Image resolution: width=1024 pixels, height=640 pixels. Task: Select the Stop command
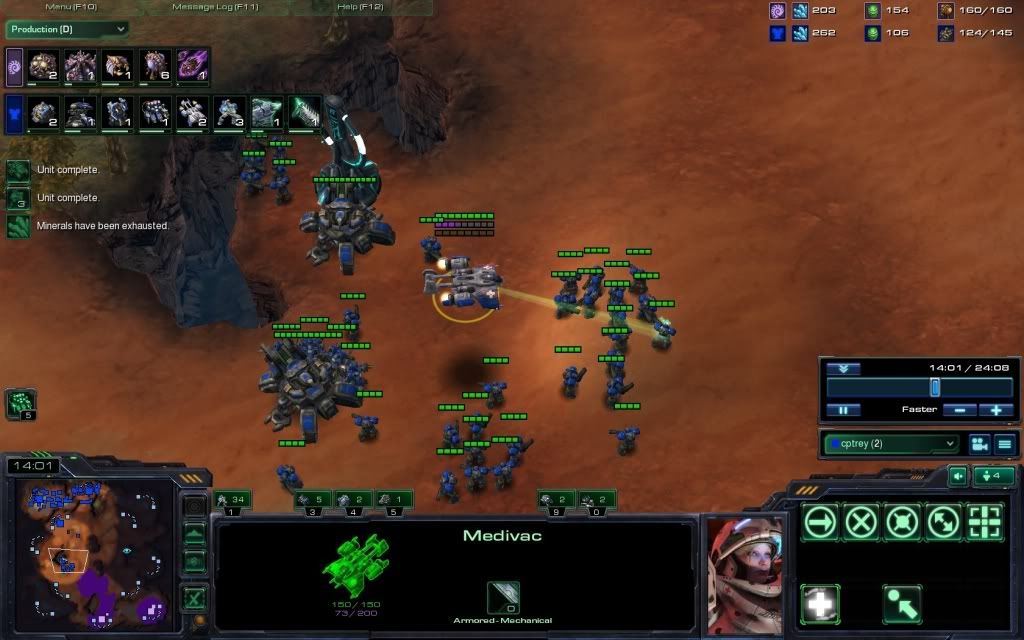[861, 521]
